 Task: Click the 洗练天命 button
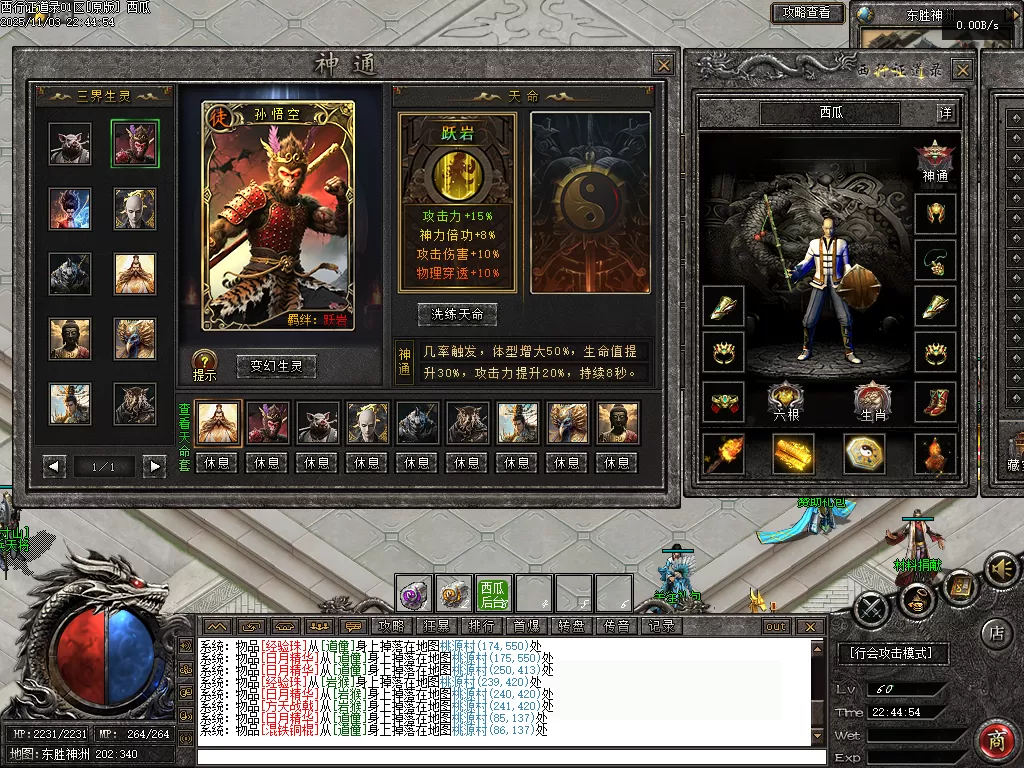pyautogui.click(x=457, y=313)
